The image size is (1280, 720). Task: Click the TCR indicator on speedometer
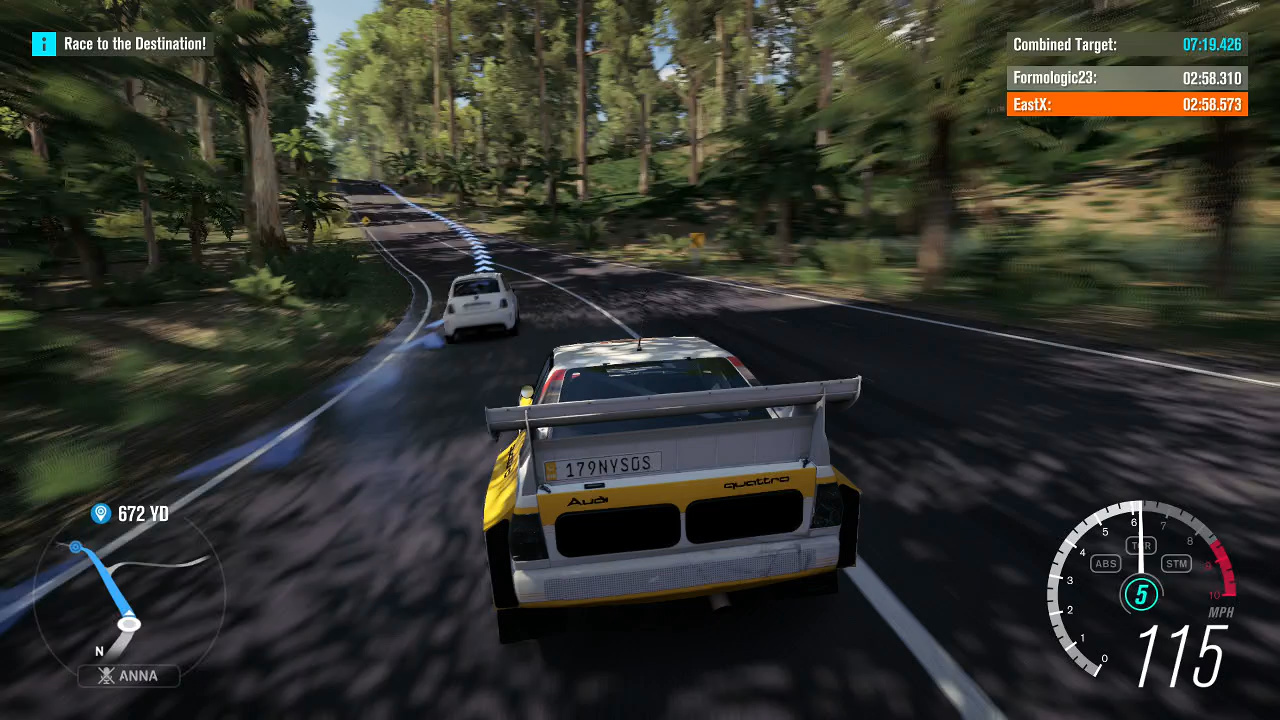pos(1141,545)
